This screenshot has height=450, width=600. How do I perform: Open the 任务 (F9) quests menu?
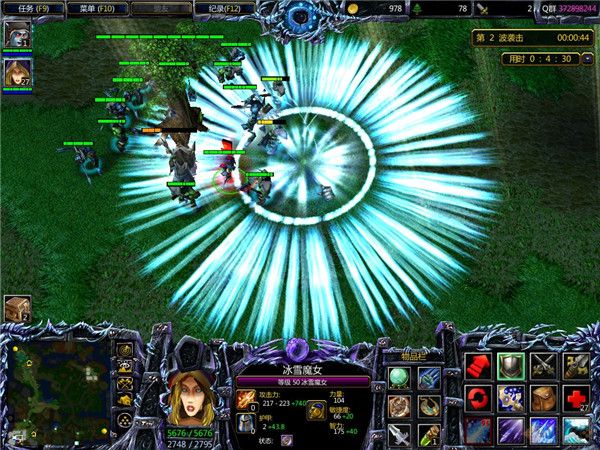[x=34, y=8]
